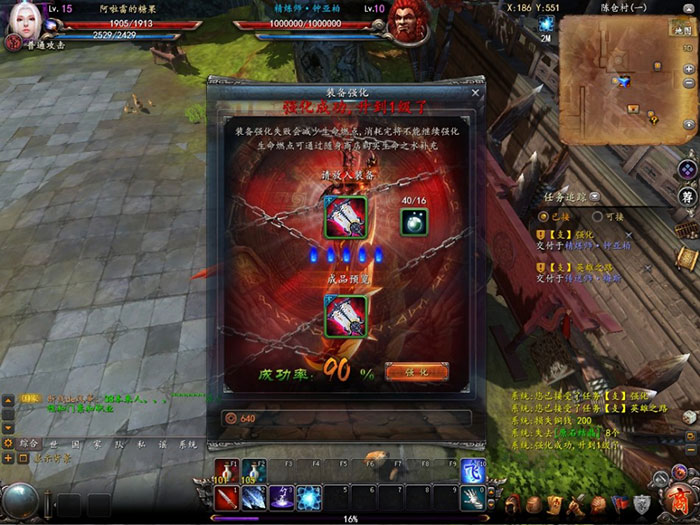This screenshot has width=700, height=525.
Task: Click the 强化 enhance button
Action: (x=416, y=371)
